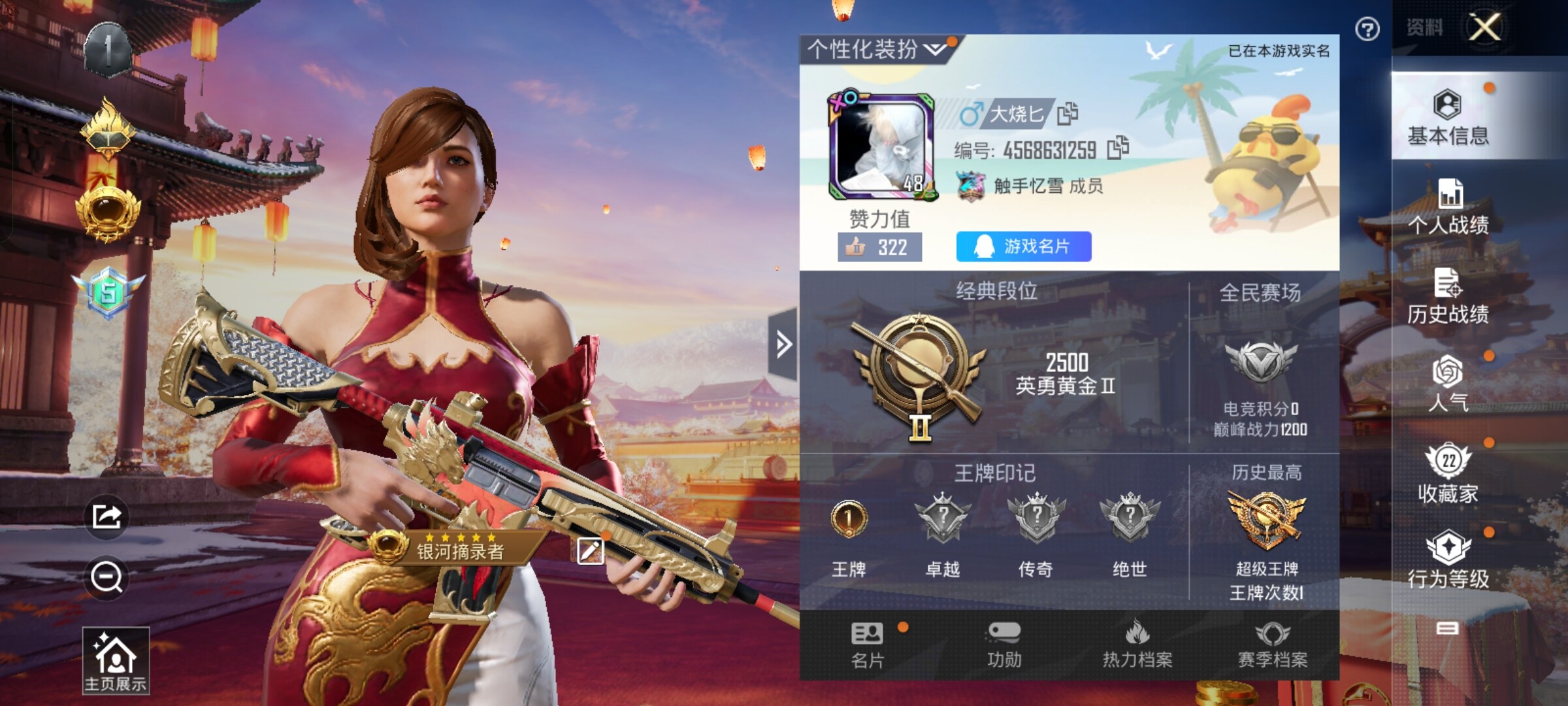Screen dimensions: 1568x706
Task: Open the 个人战绩 tab
Action: point(1448,208)
